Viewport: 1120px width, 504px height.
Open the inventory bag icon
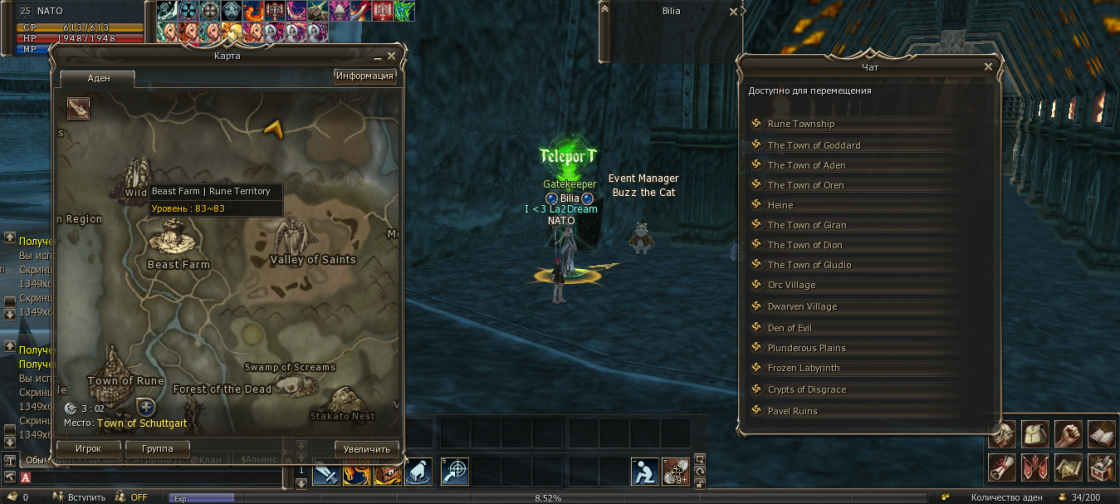pos(1037,435)
